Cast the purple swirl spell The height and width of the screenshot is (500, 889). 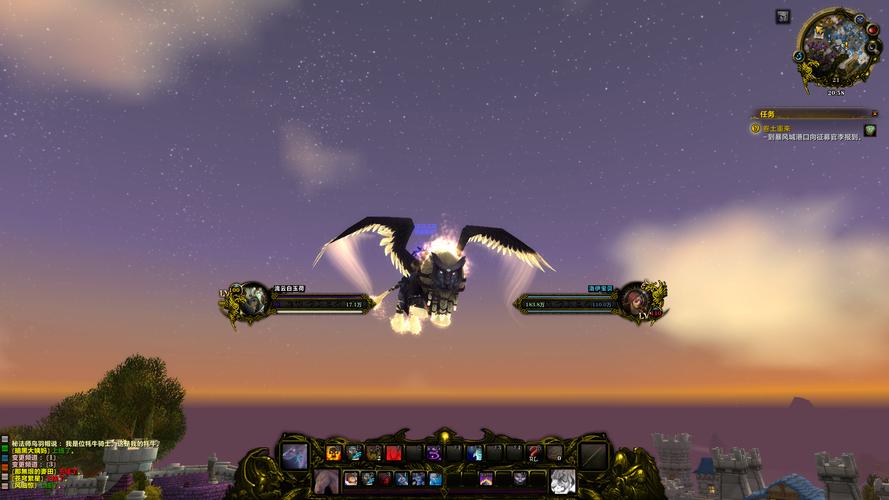[434, 453]
